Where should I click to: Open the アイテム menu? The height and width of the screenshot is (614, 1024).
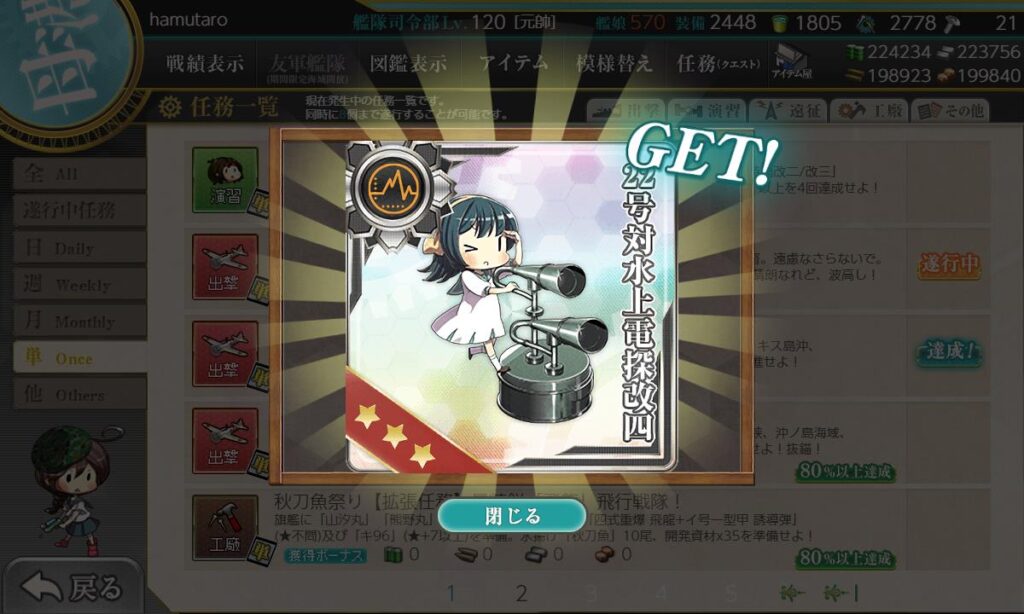513,63
